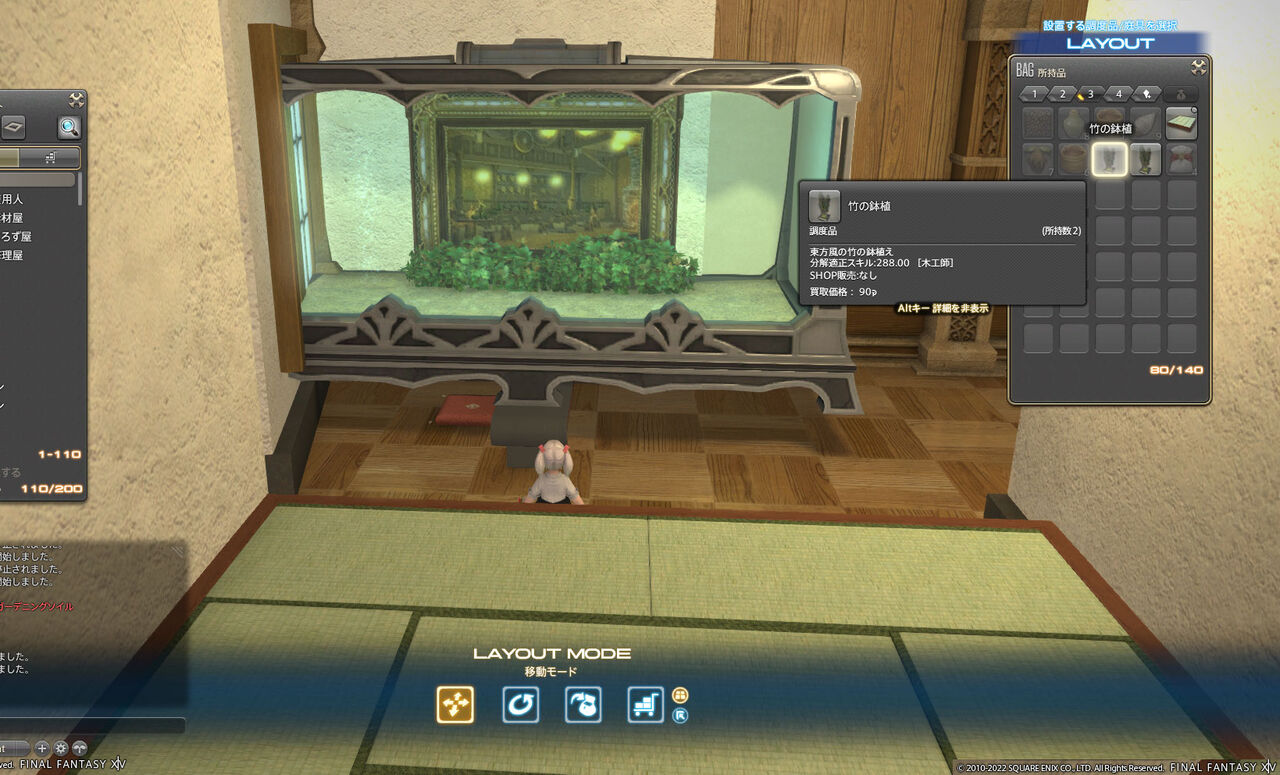Click the gil pouch icon in the bag
The image size is (1280, 775).
[x=1181, y=94]
